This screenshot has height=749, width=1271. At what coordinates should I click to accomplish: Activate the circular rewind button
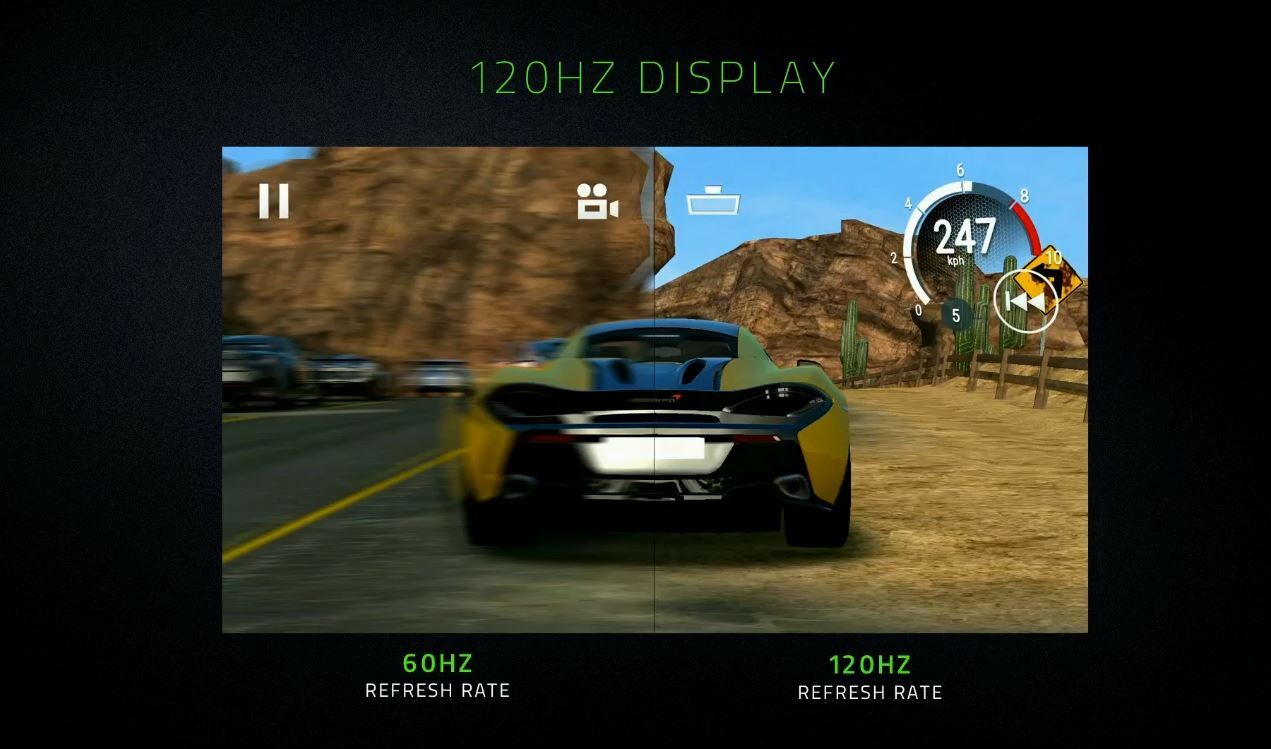coord(1025,300)
